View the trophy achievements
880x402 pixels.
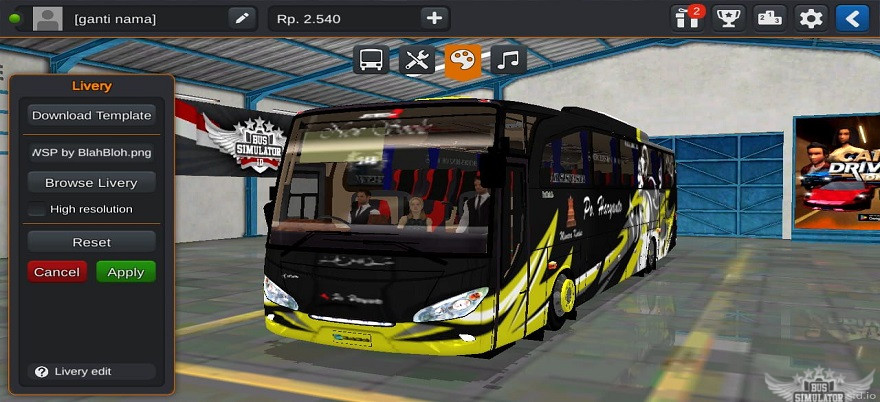click(x=728, y=18)
